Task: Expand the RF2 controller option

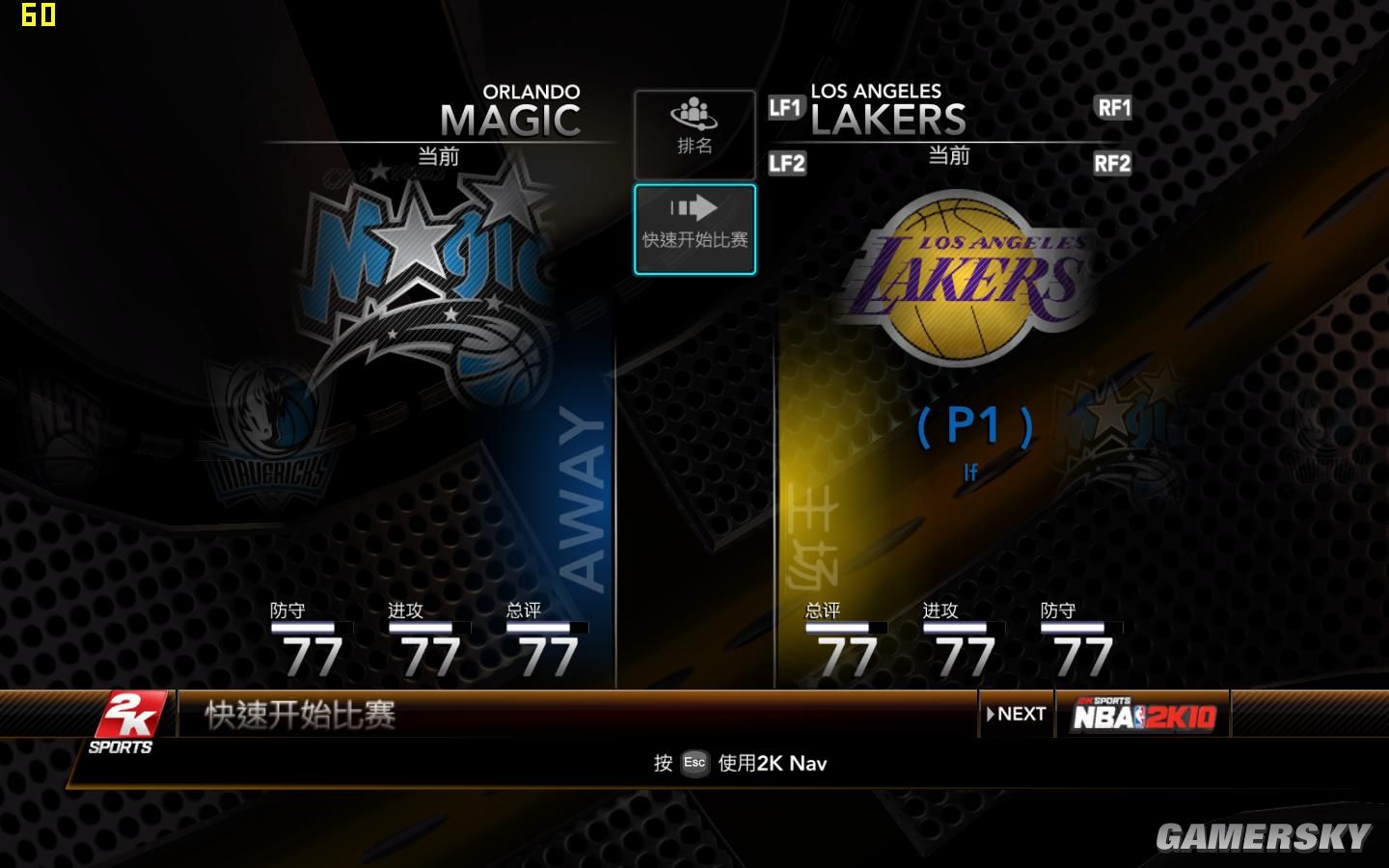Action: click(1111, 164)
